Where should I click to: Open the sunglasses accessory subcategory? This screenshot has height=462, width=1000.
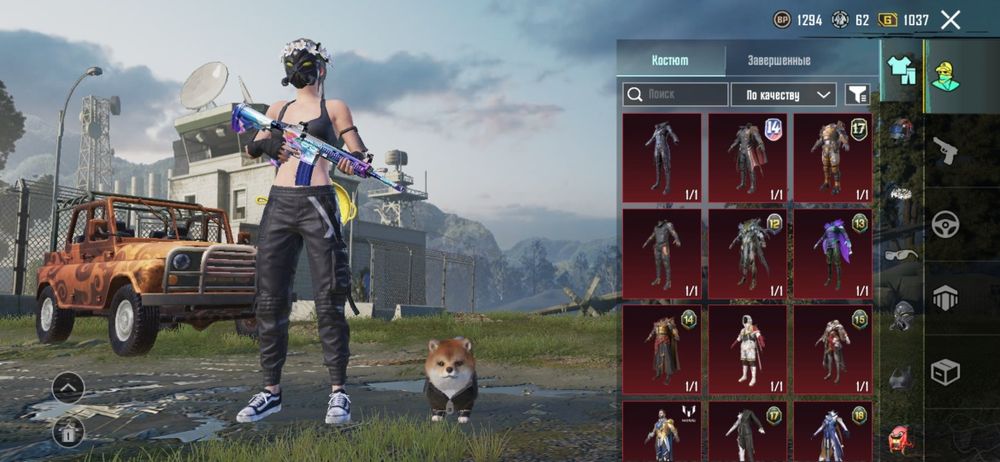901,254
